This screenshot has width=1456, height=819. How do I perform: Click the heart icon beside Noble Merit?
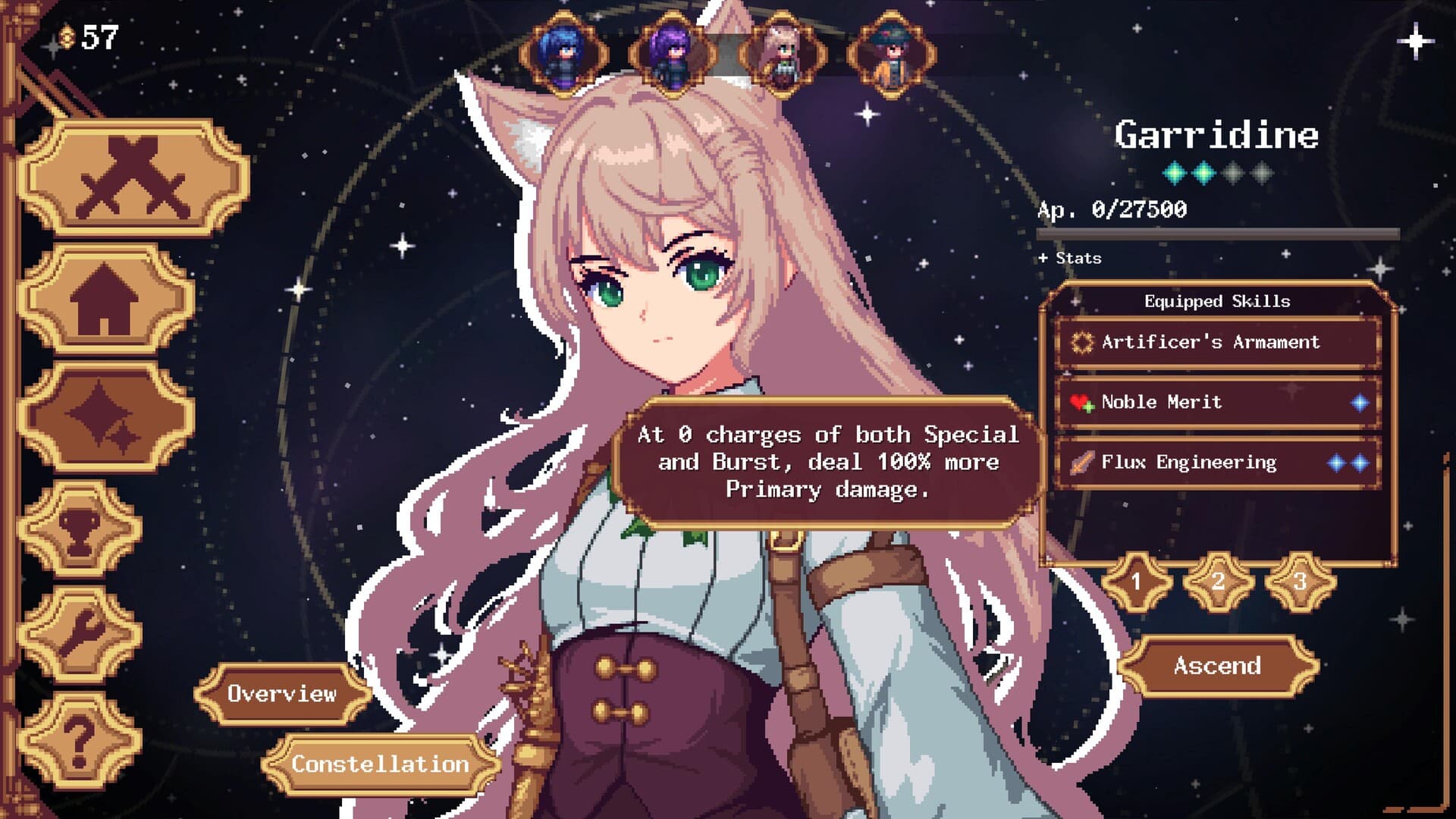1081,403
